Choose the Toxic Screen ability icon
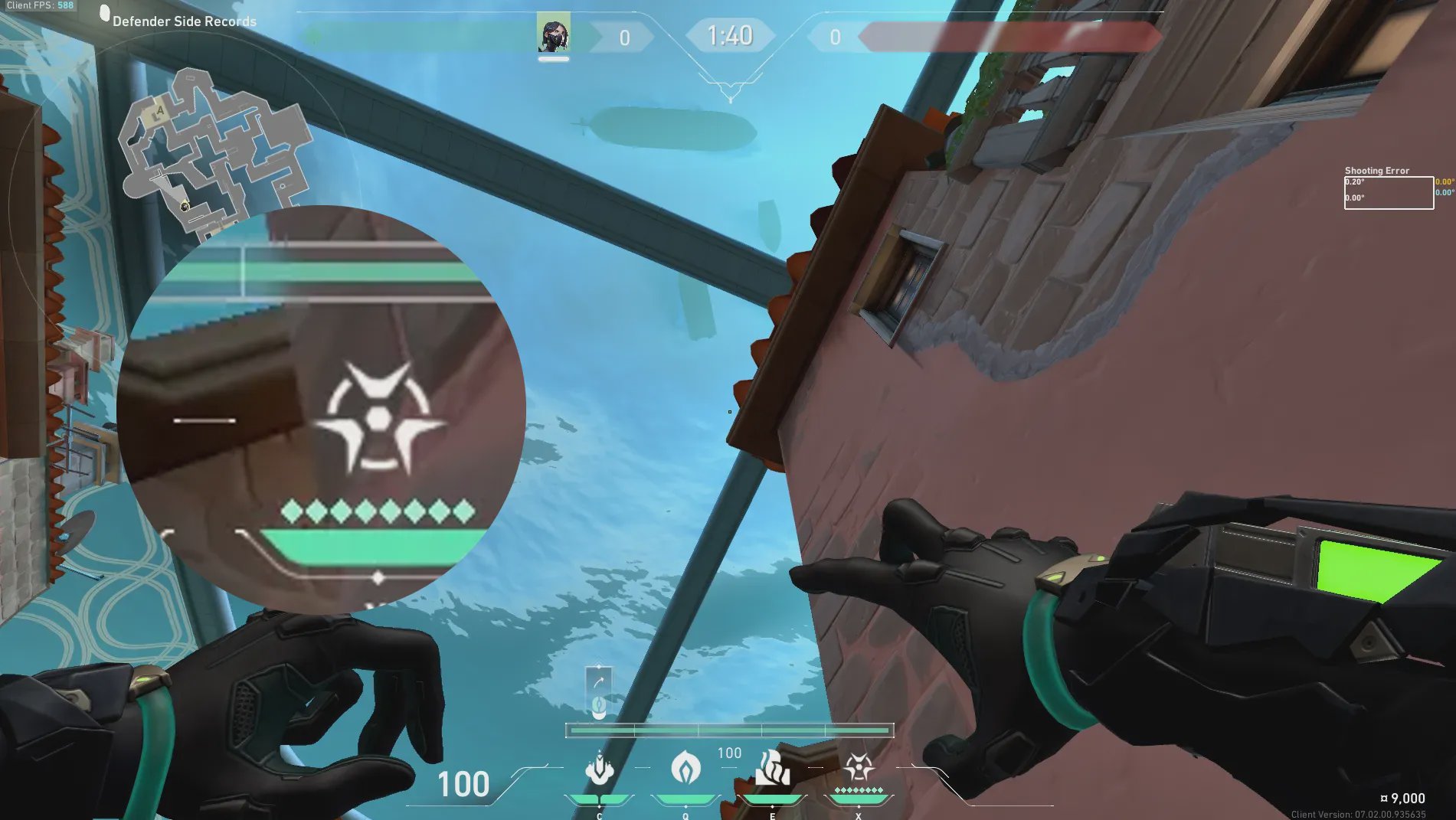The image size is (1456, 820). (x=772, y=769)
